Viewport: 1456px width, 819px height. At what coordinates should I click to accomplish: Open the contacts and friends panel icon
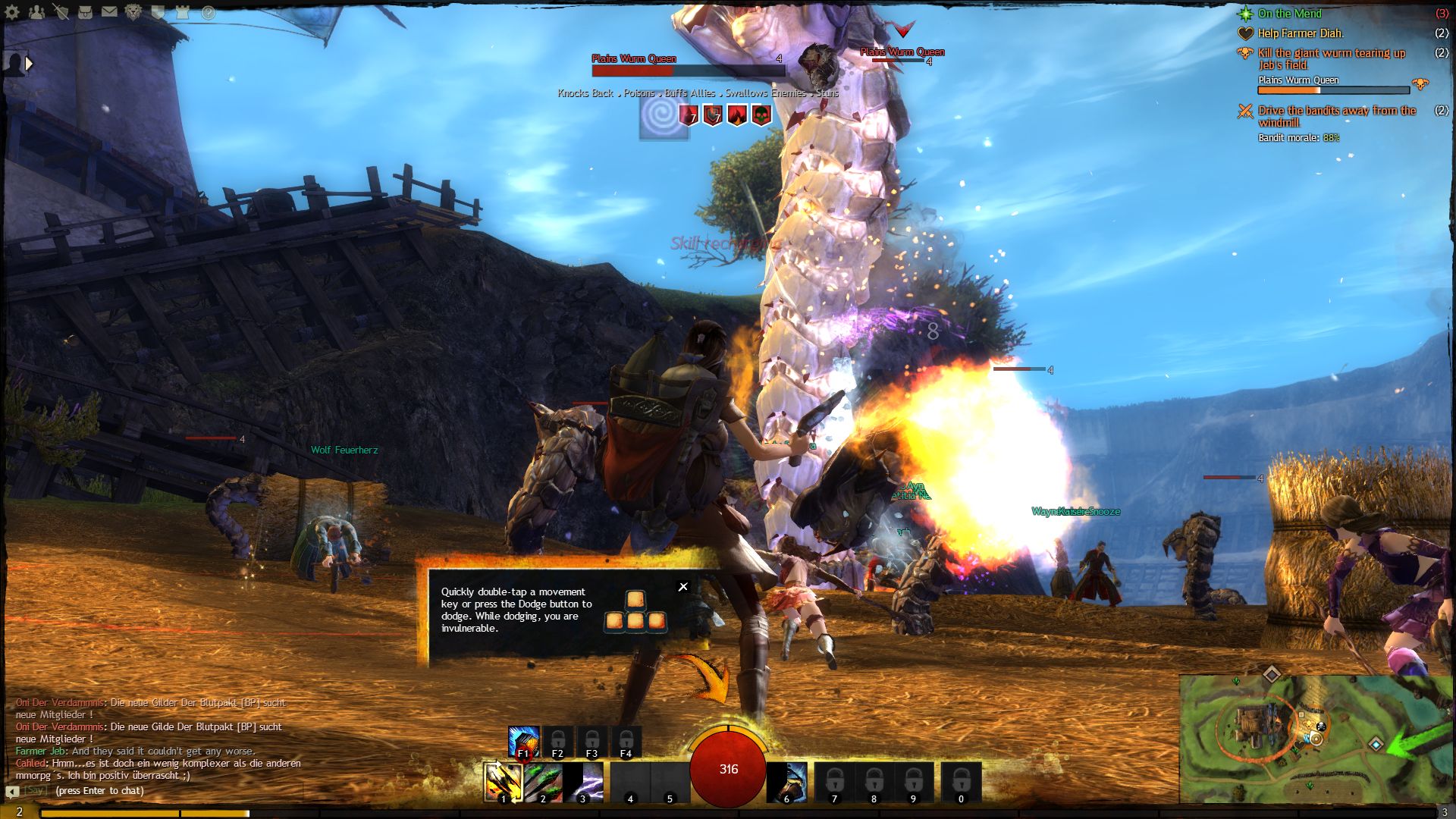[36, 12]
